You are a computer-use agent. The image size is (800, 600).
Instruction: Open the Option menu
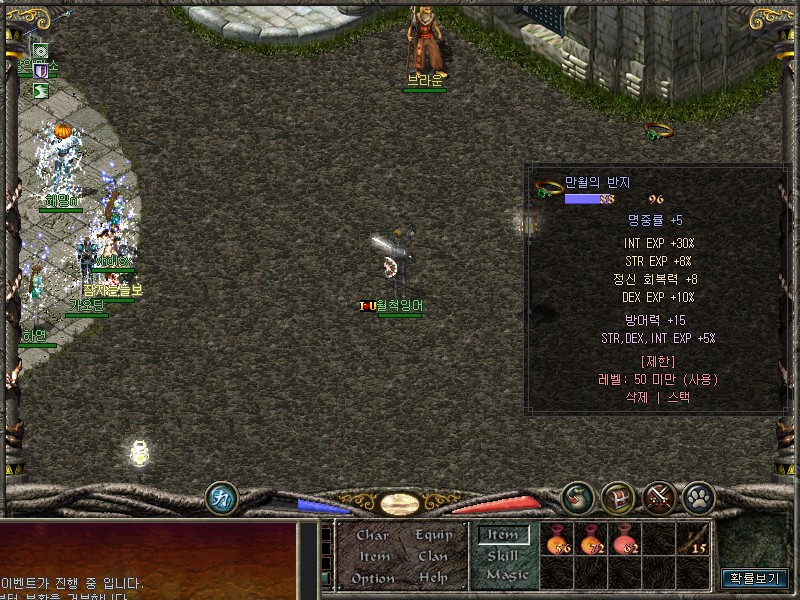coord(373,578)
